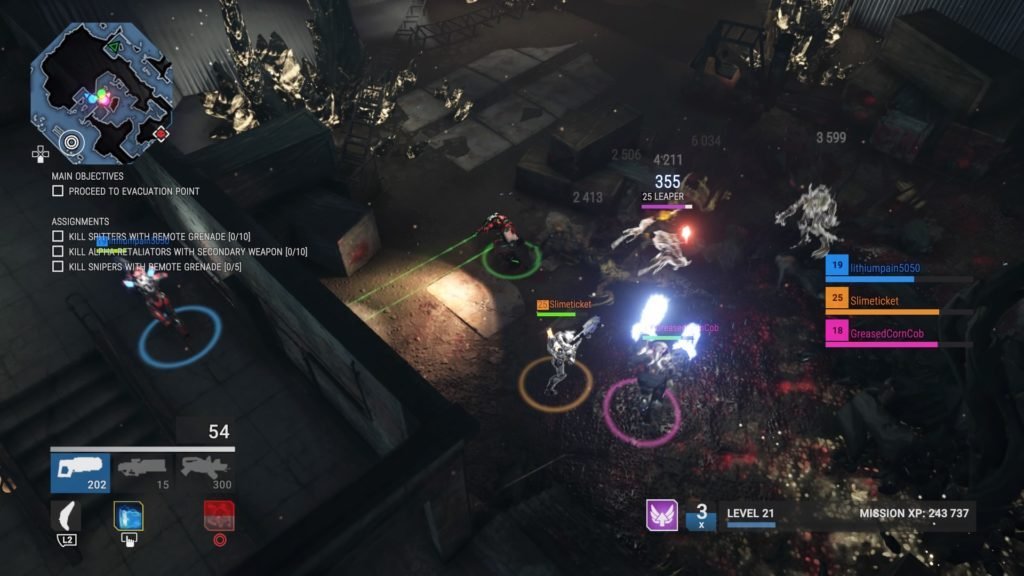Switch to the secondary weapon with 15 ammo

pos(142,473)
